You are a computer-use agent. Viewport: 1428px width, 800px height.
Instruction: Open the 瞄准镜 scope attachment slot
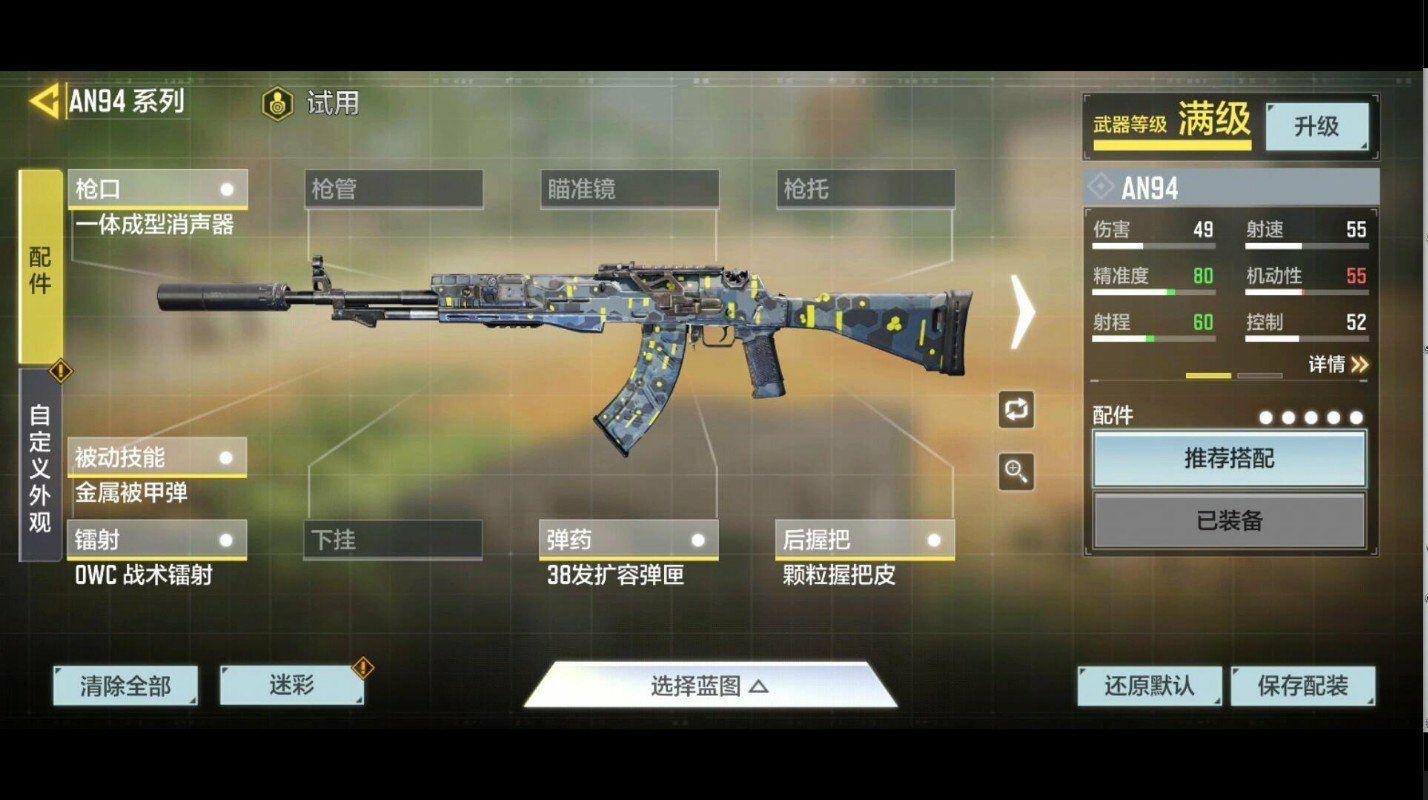(629, 188)
